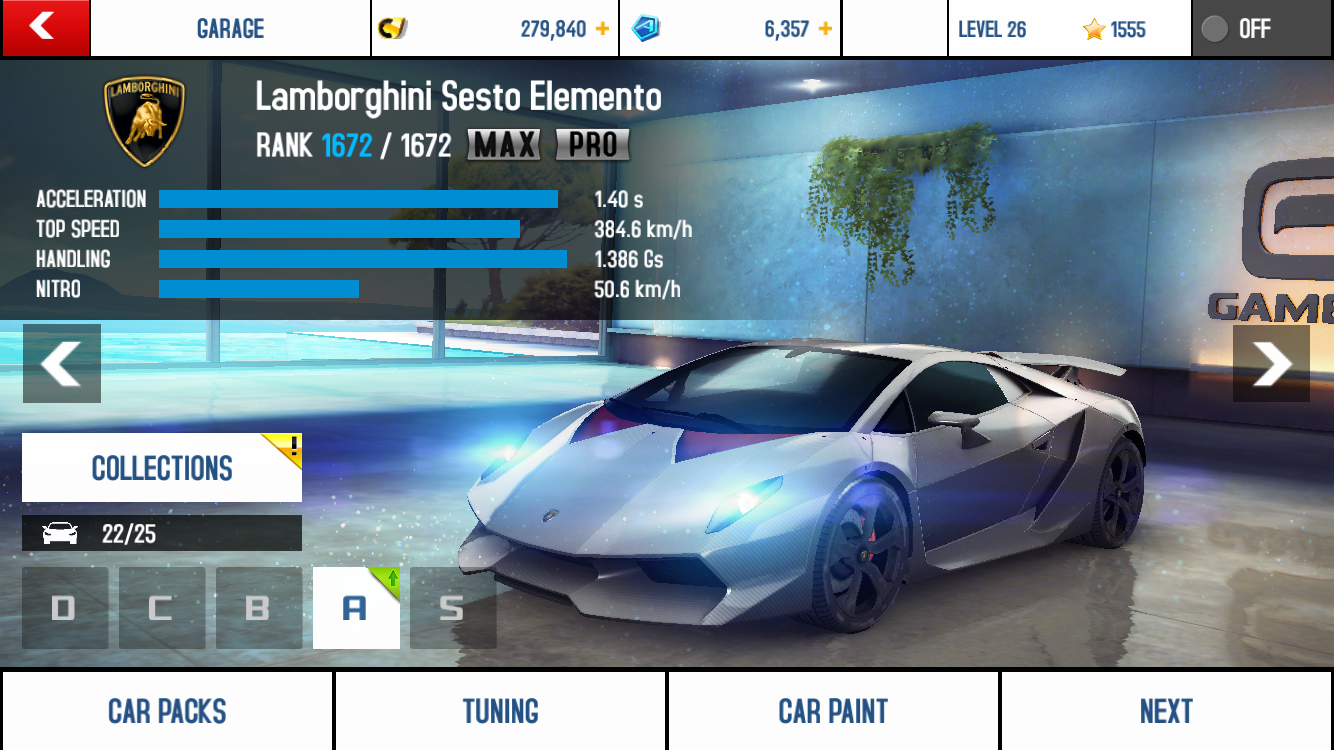Open the Collections panel

(162, 468)
